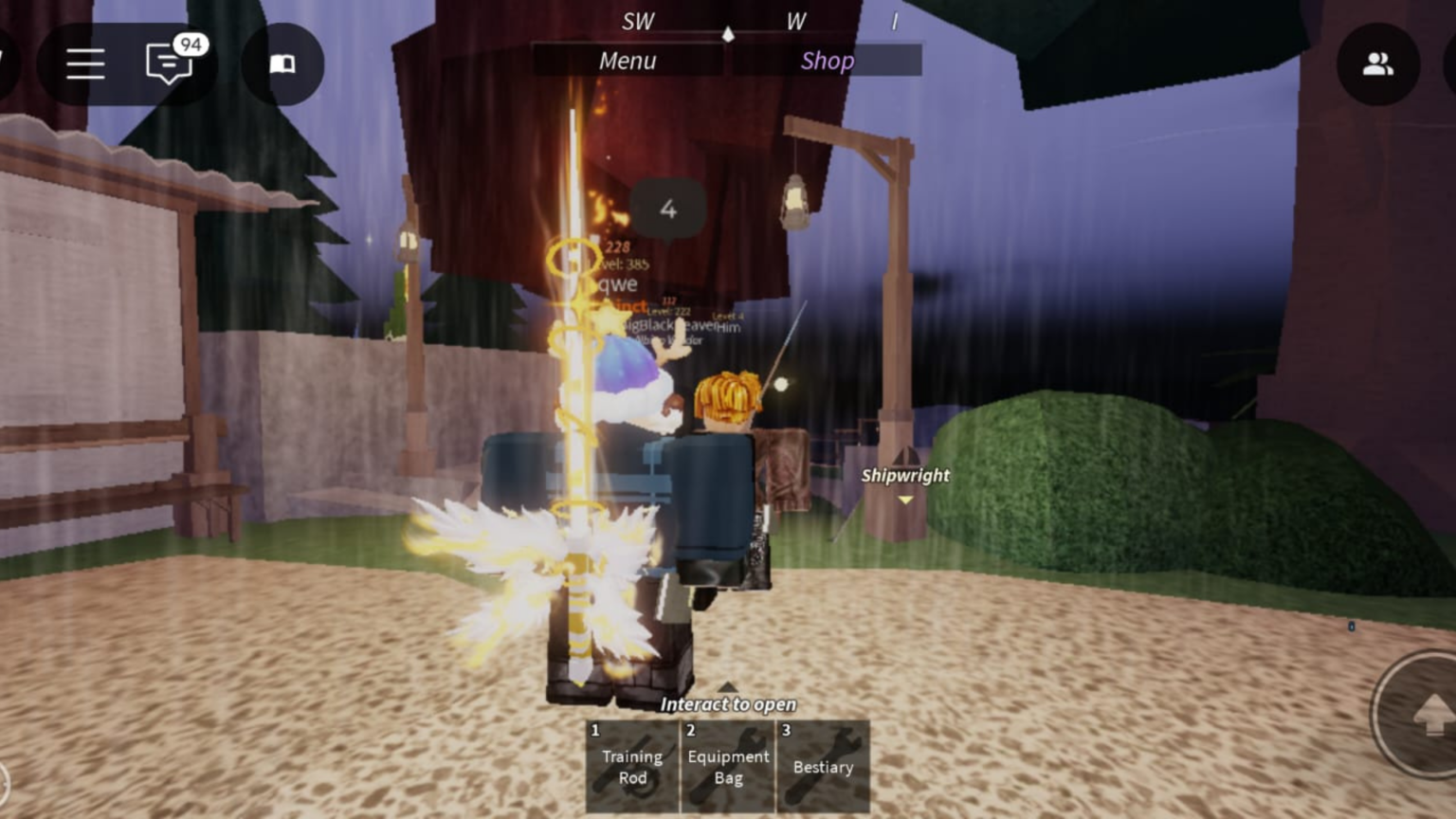The height and width of the screenshot is (819, 1456).
Task: Click the Interact to open text
Action: point(728,704)
